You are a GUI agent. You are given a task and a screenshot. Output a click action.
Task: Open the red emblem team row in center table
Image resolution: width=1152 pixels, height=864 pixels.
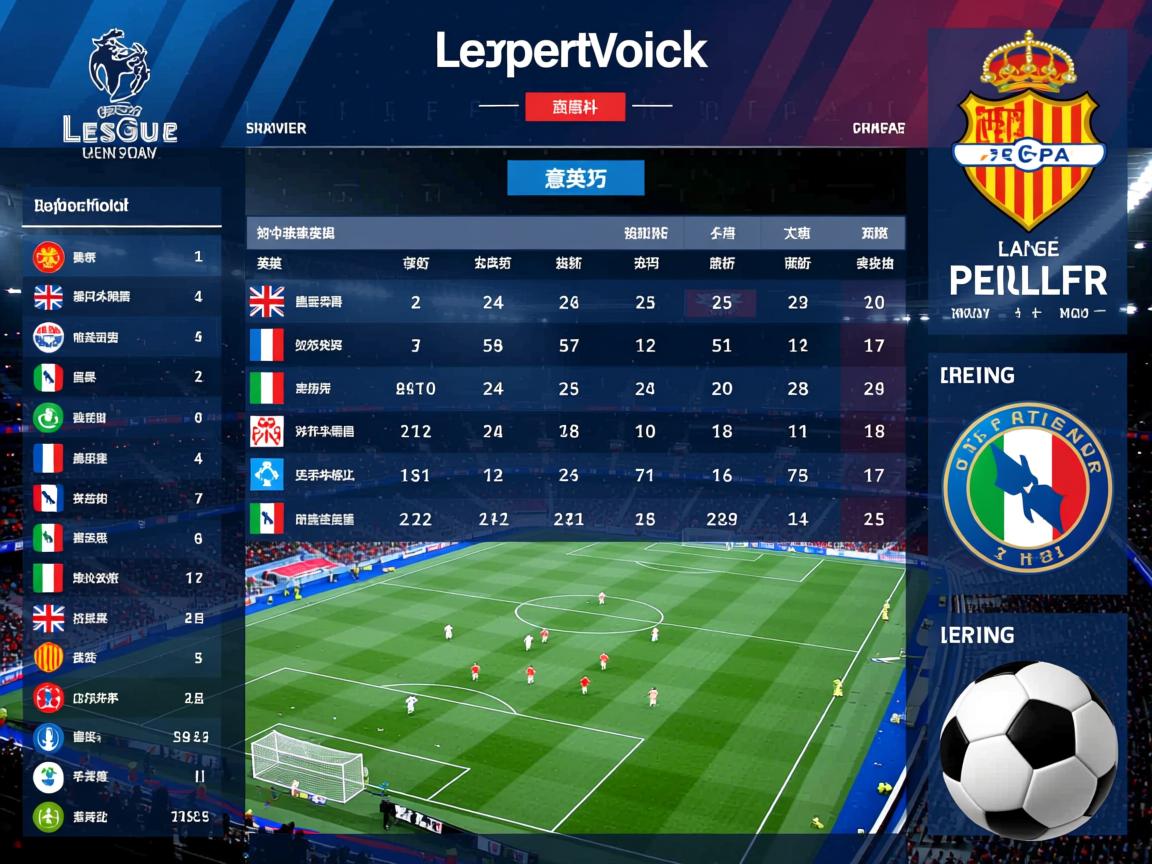coord(575,432)
